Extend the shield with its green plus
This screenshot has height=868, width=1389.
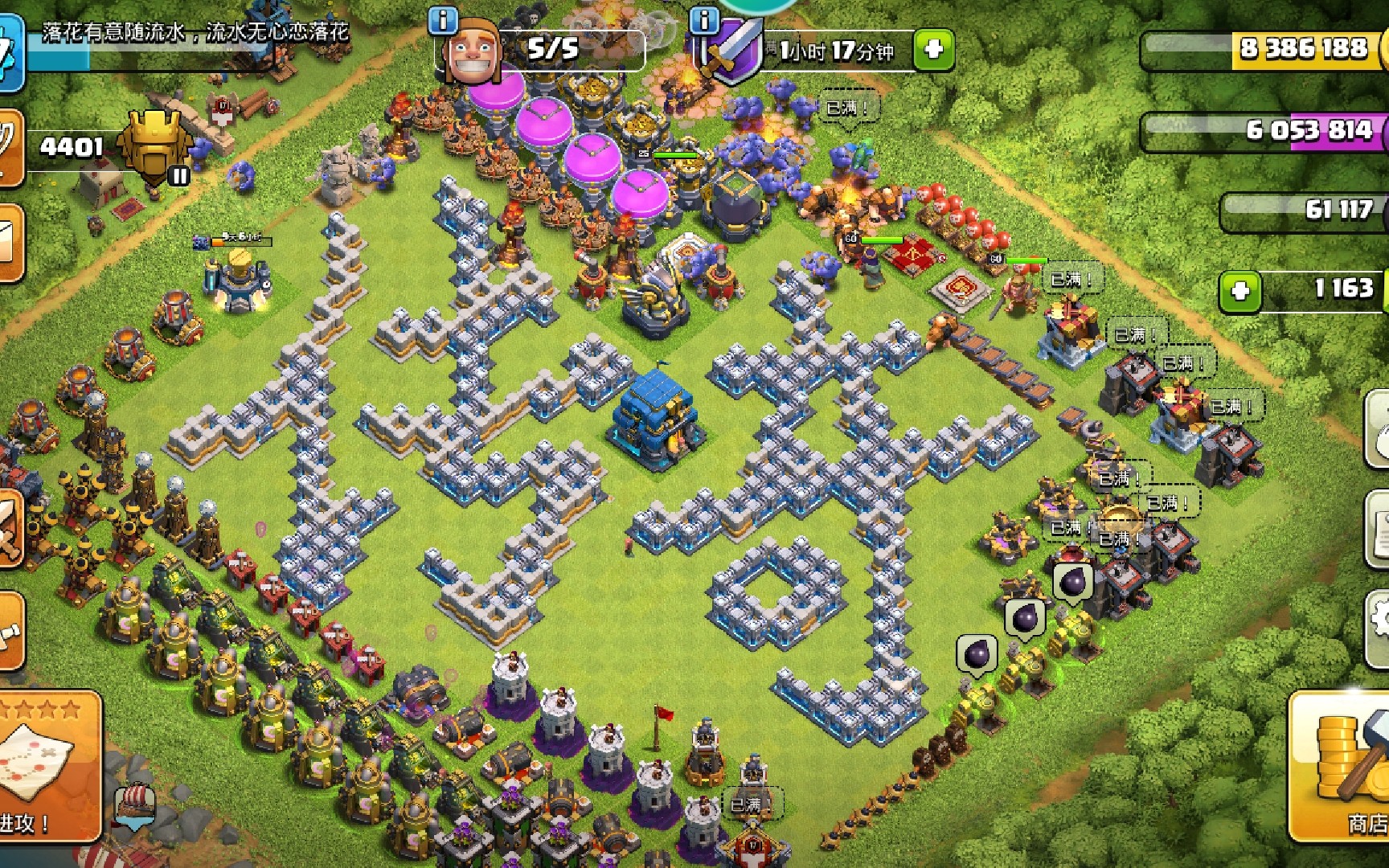point(933,49)
